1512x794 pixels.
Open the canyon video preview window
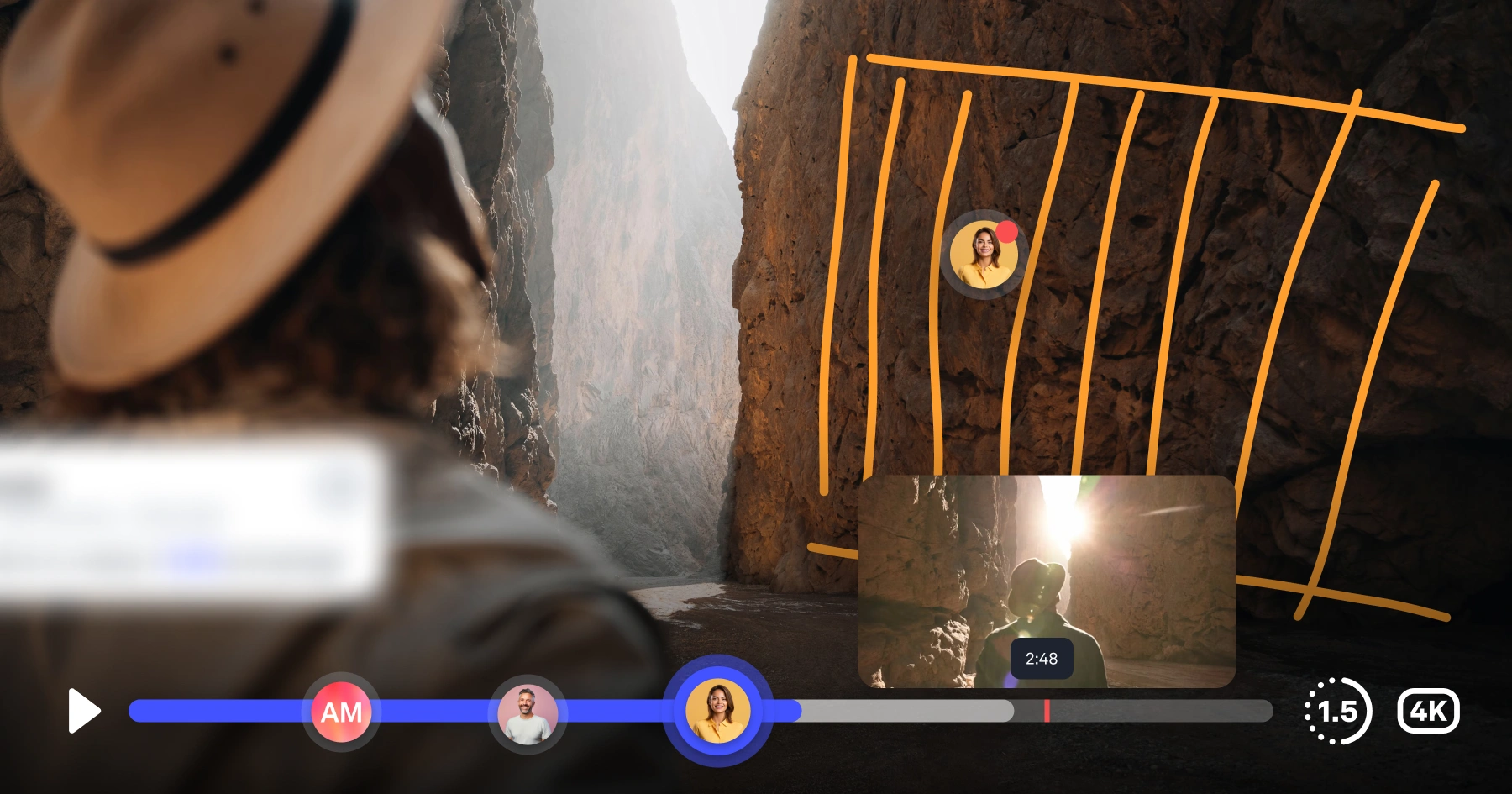pos(1046,580)
